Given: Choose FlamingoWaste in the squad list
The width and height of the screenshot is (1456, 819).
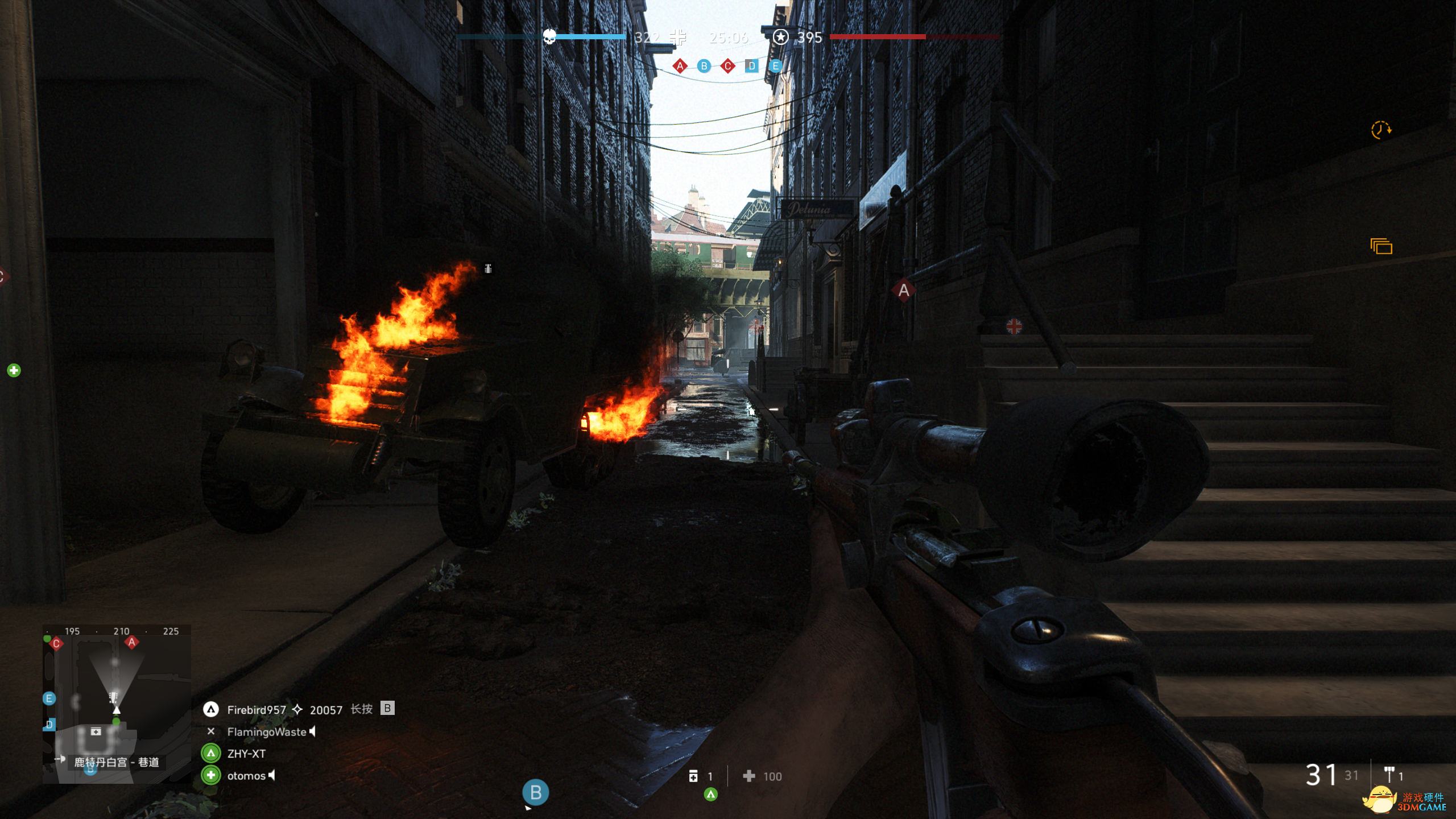Looking at the screenshot, I should [x=266, y=732].
